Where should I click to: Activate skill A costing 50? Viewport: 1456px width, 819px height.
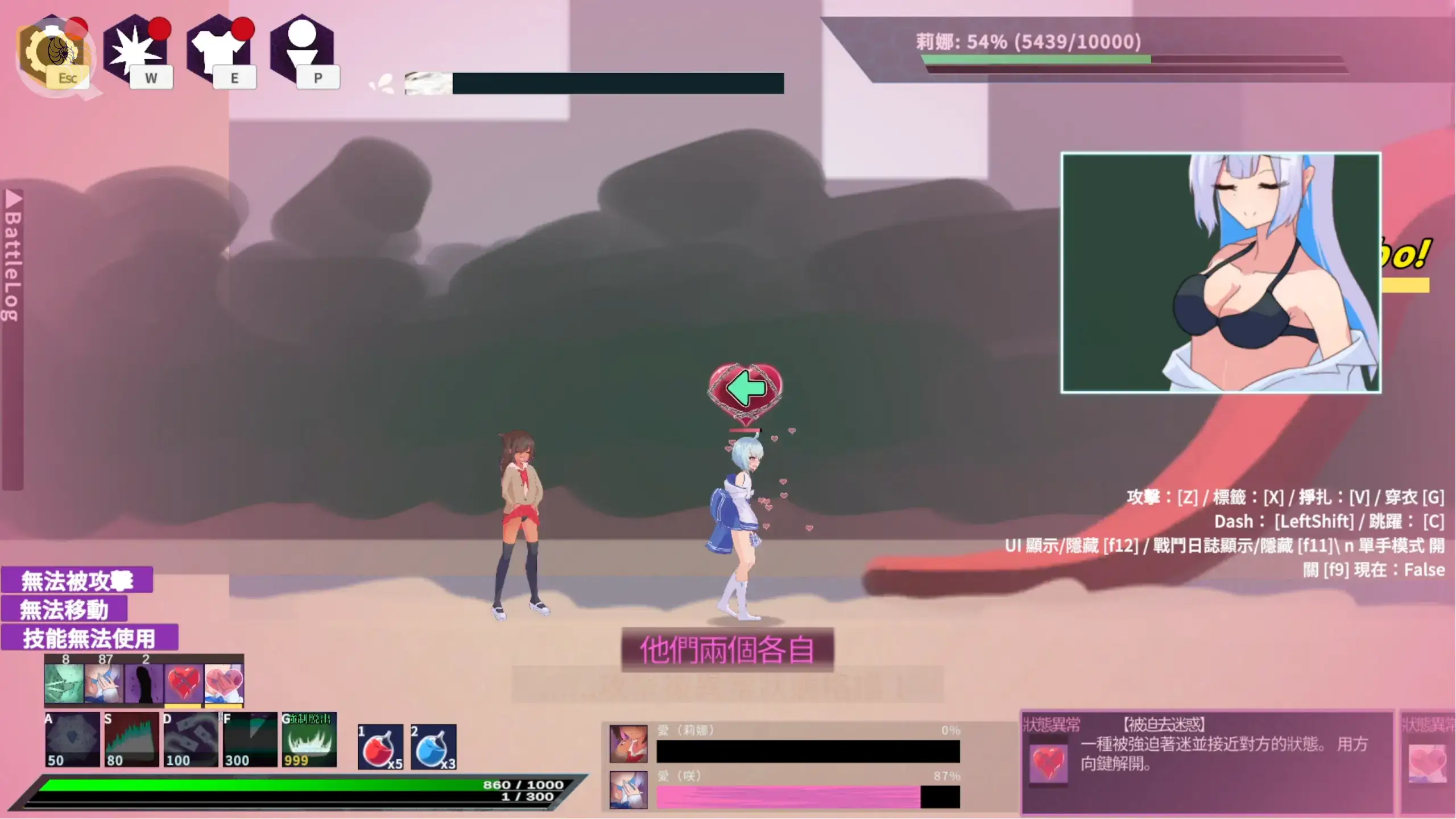point(72,739)
